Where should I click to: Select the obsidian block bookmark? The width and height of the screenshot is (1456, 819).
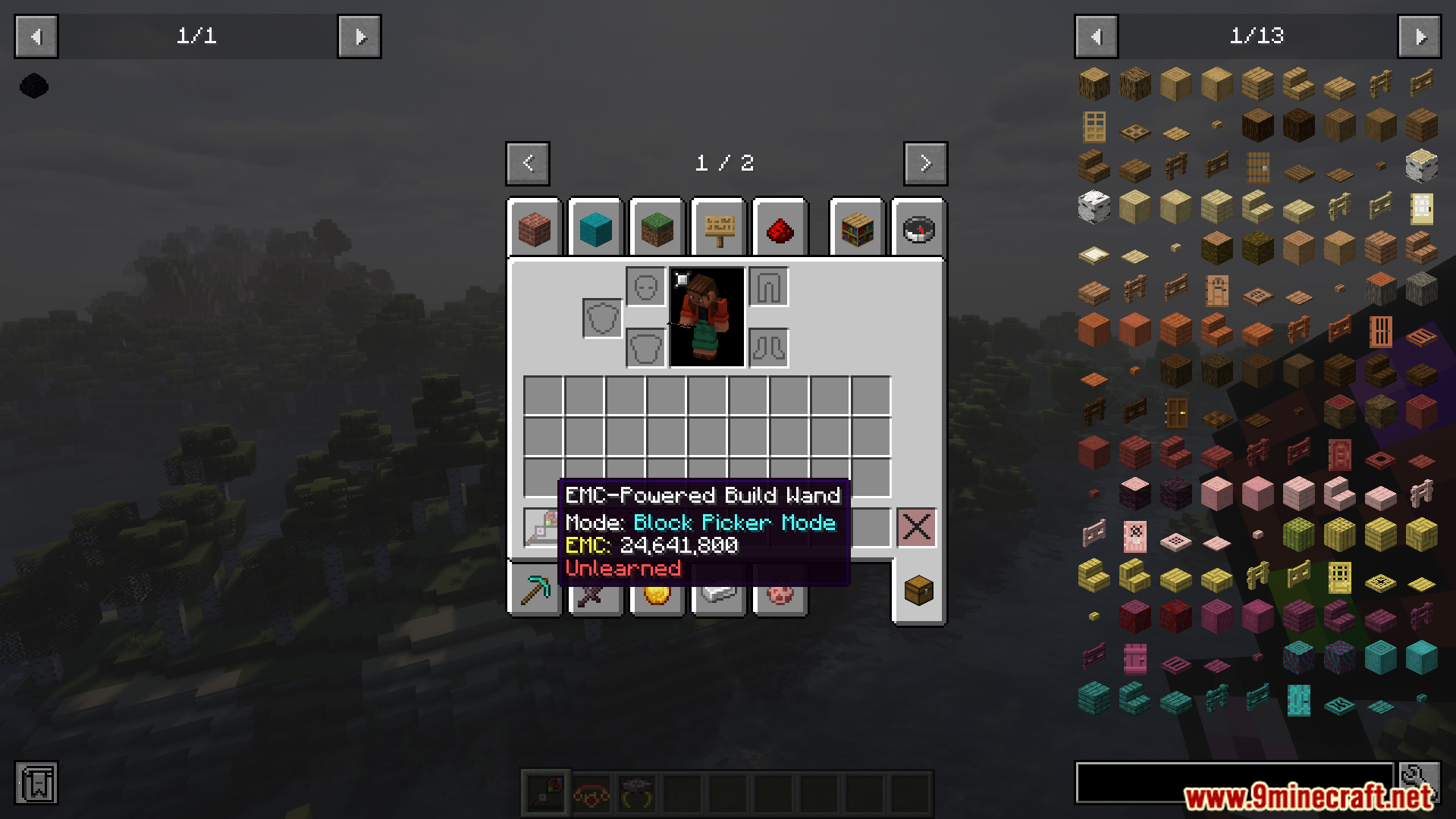[34, 86]
